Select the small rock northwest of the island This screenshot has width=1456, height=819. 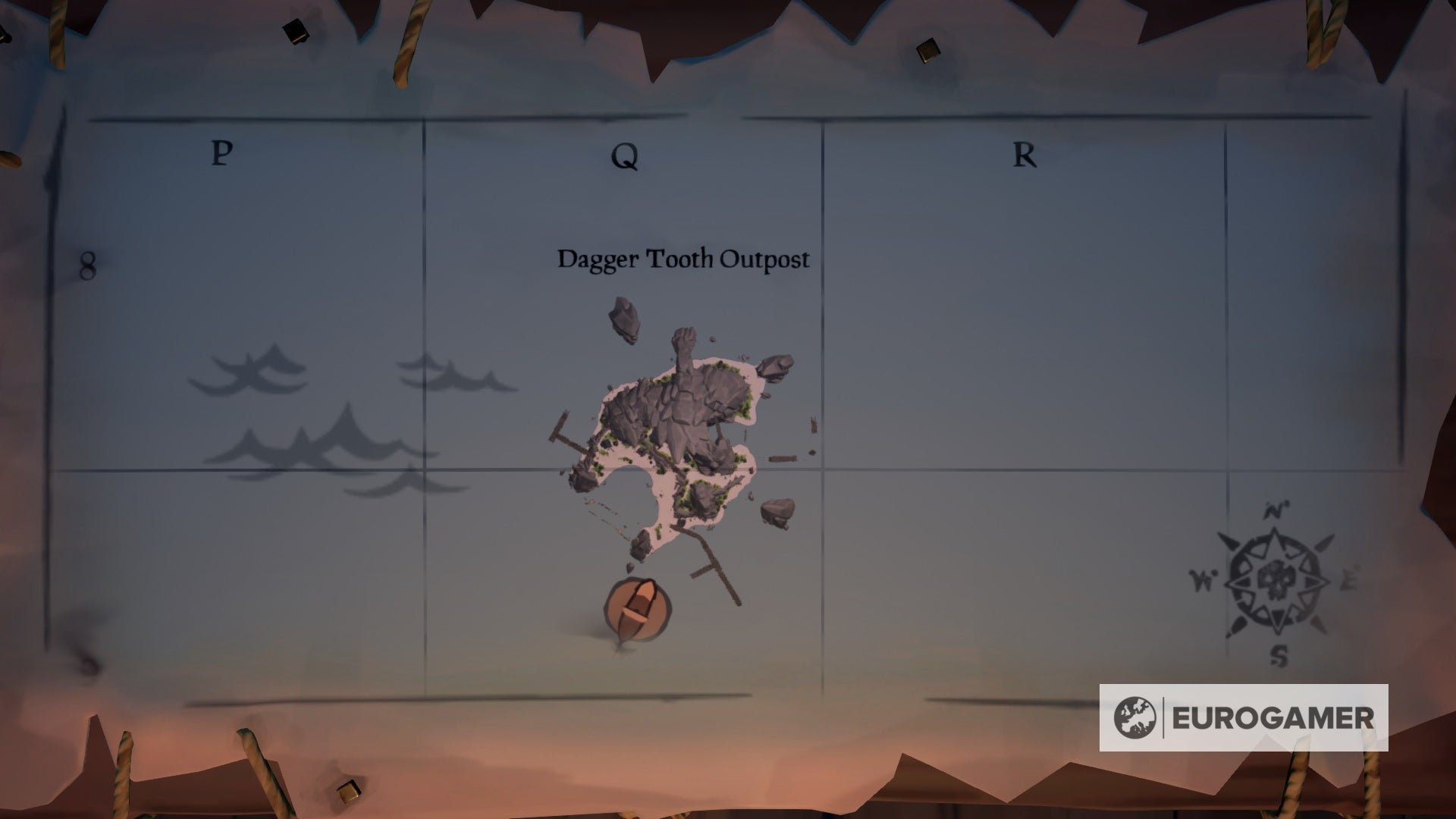click(623, 318)
